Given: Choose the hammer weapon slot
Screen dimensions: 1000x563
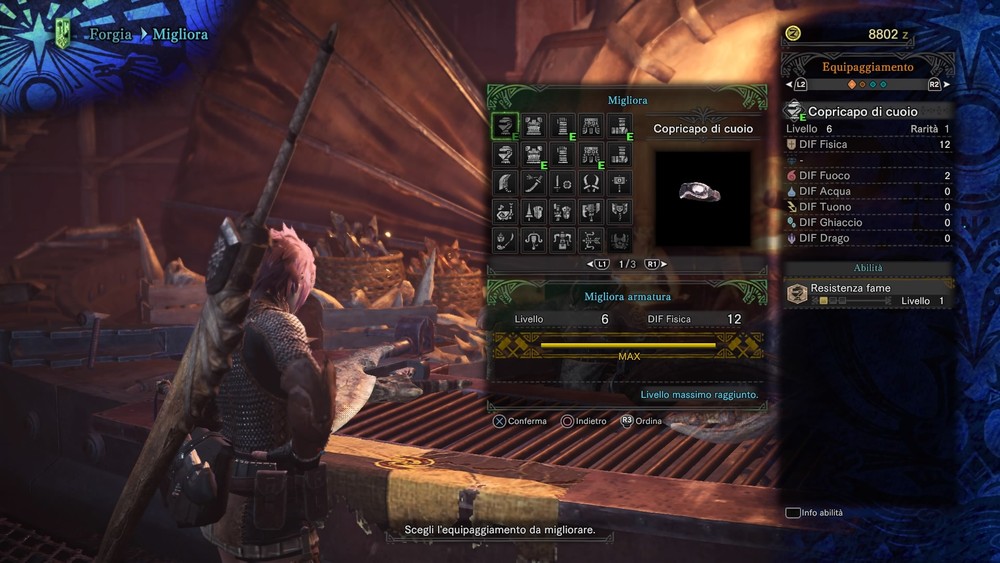Looking at the screenshot, I should (620, 184).
